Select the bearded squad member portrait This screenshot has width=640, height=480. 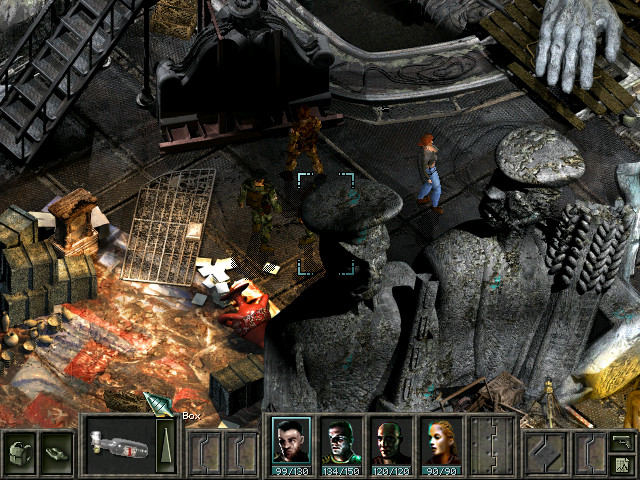click(290, 438)
